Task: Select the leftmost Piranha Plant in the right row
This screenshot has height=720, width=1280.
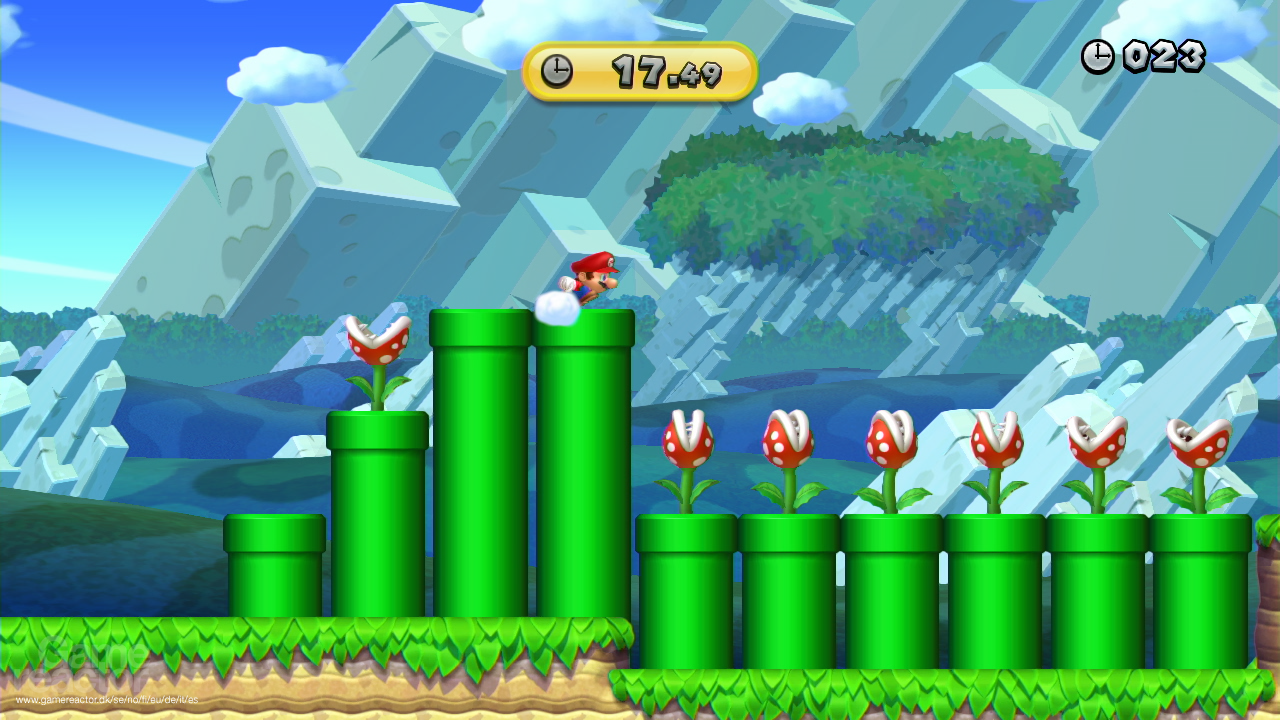Action: tap(690, 440)
